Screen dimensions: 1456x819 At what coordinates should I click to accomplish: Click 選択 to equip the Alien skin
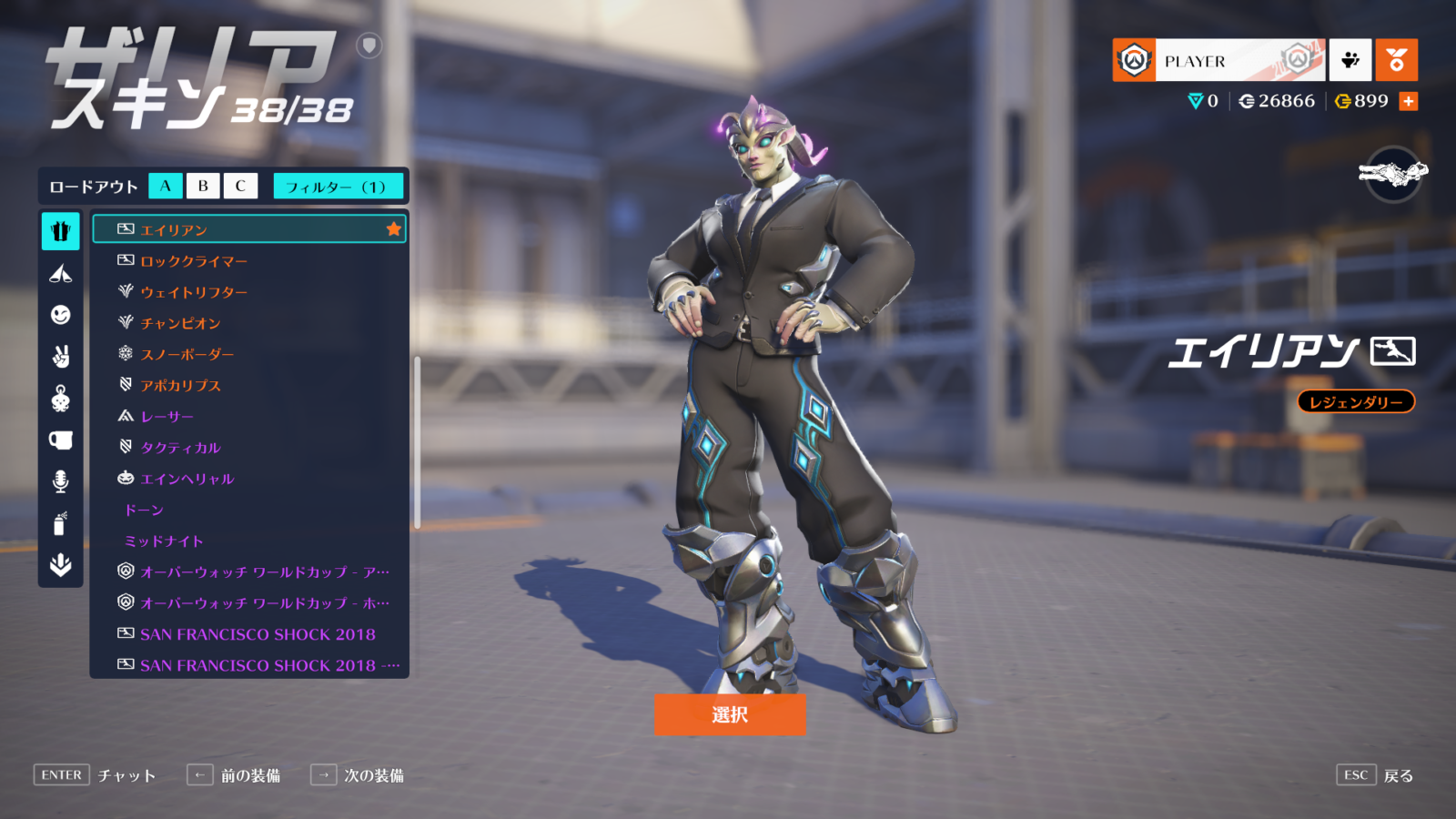pyautogui.click(x=728, y=715)
